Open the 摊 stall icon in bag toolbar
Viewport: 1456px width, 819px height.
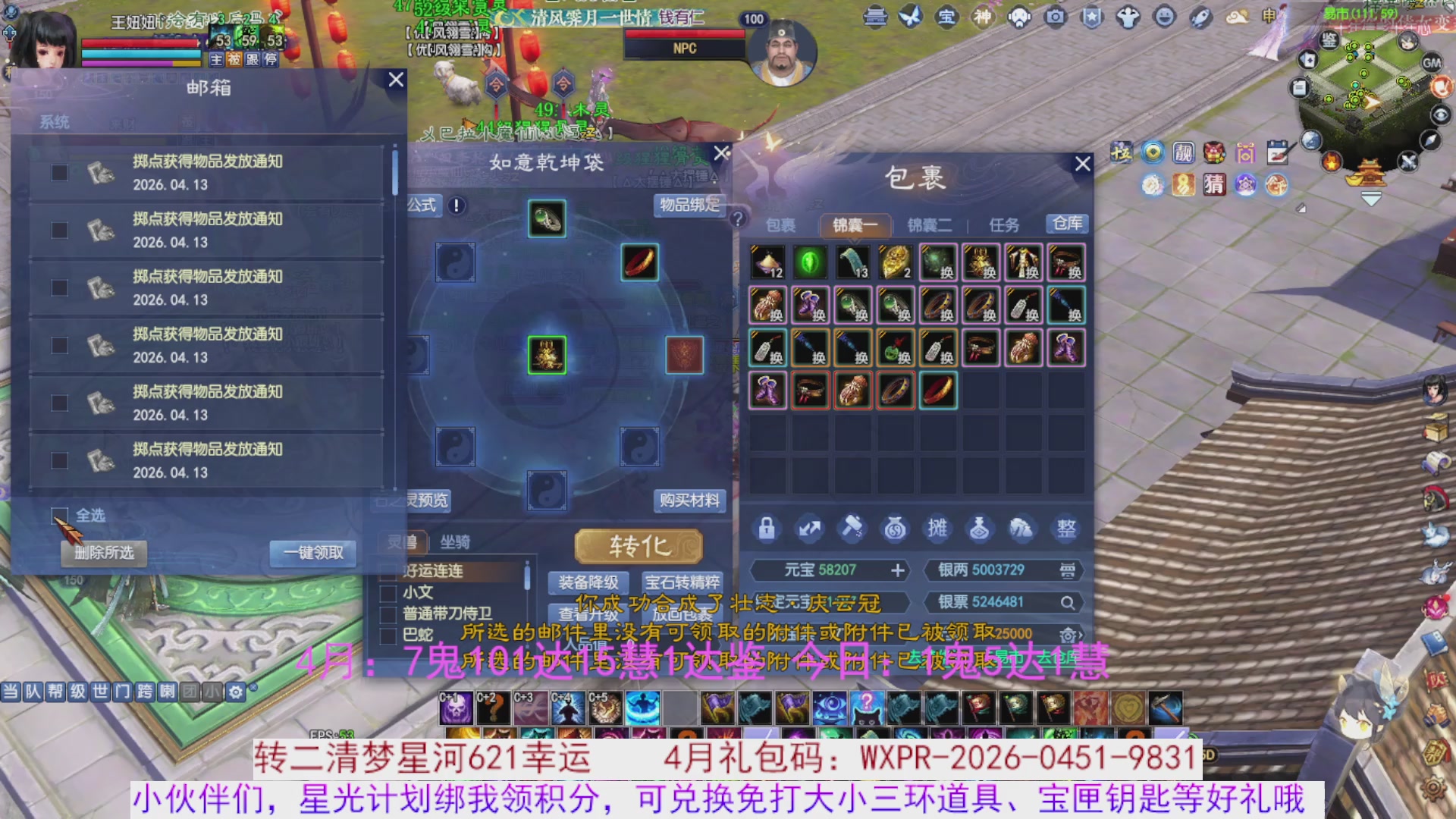[x=937, y=529]
